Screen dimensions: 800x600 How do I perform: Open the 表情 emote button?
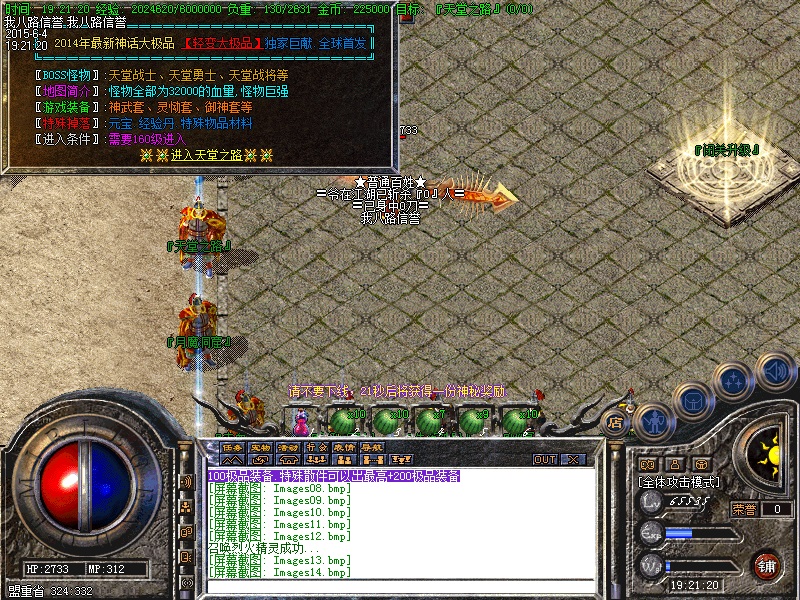344,447
